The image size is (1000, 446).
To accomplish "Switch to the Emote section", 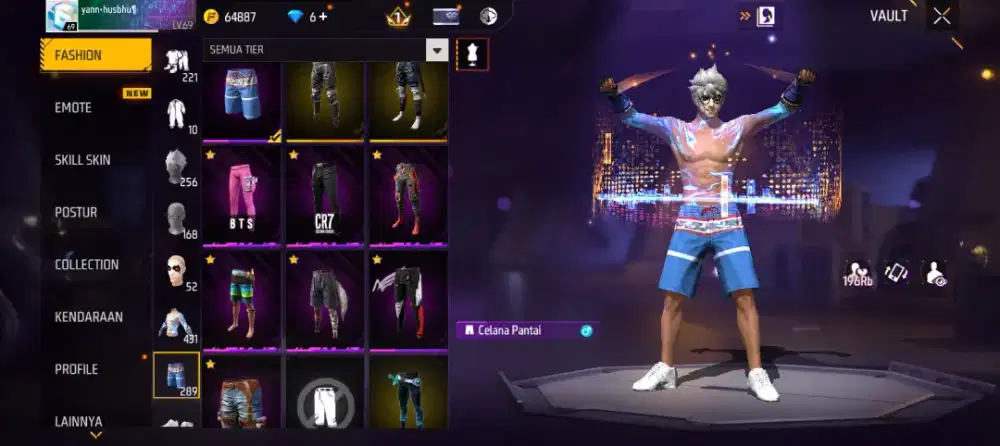I will click(x=73, y=108).
